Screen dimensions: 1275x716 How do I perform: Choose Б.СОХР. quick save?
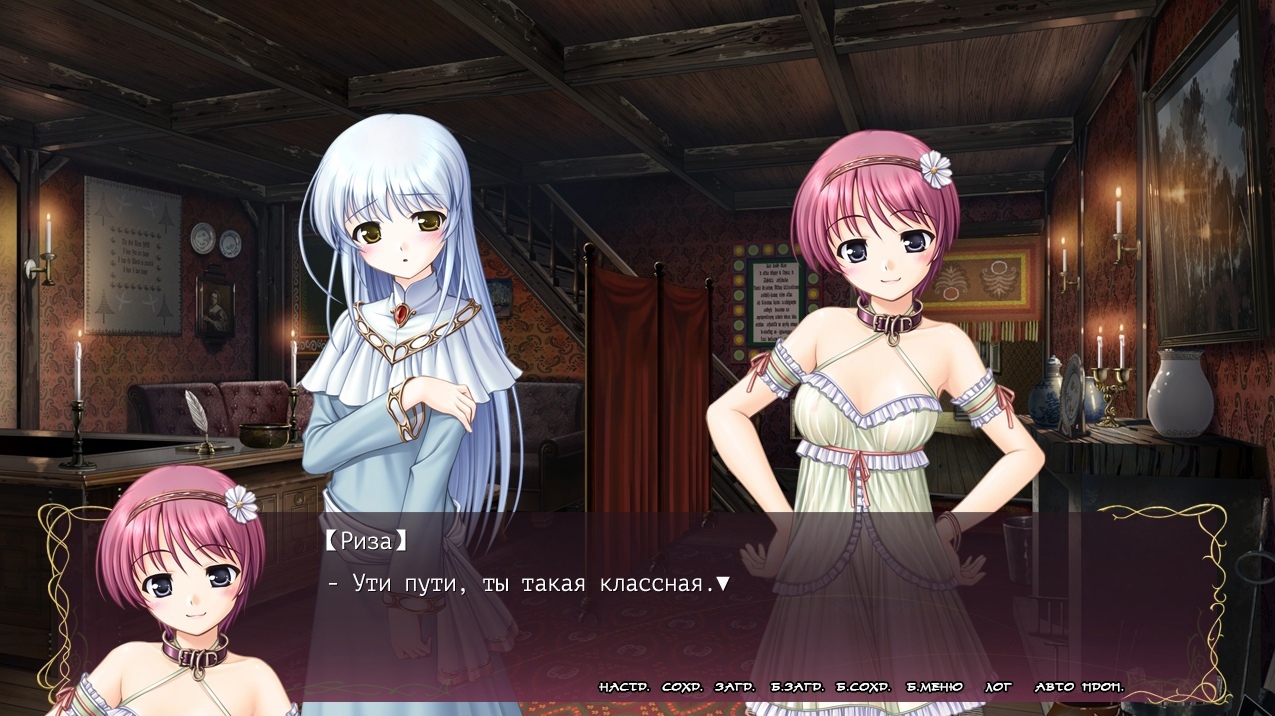point(863,687)
